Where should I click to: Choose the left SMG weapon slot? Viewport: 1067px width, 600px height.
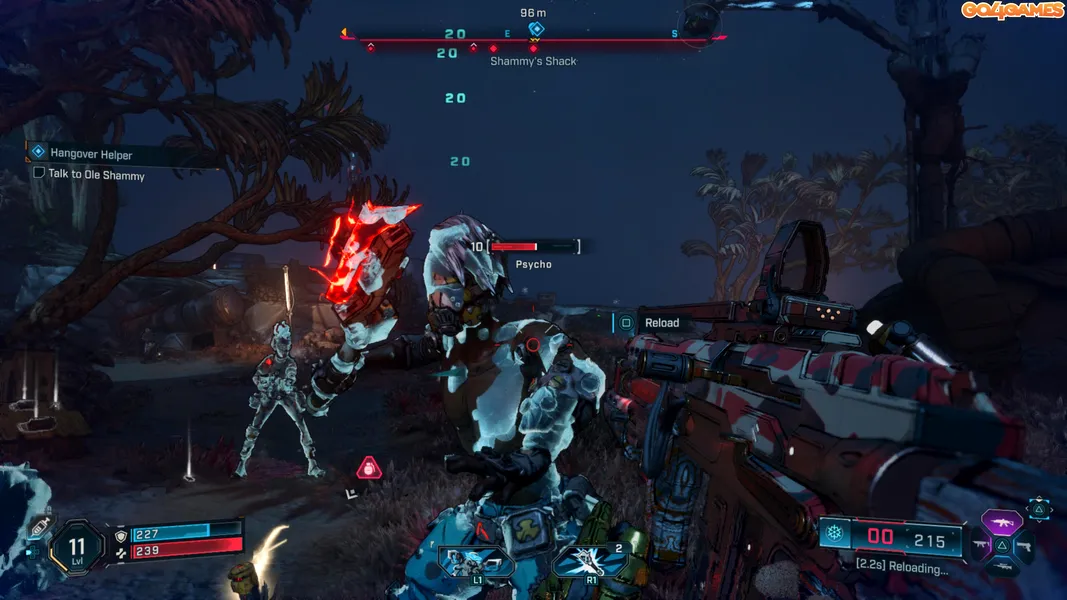tap(980, 546)
